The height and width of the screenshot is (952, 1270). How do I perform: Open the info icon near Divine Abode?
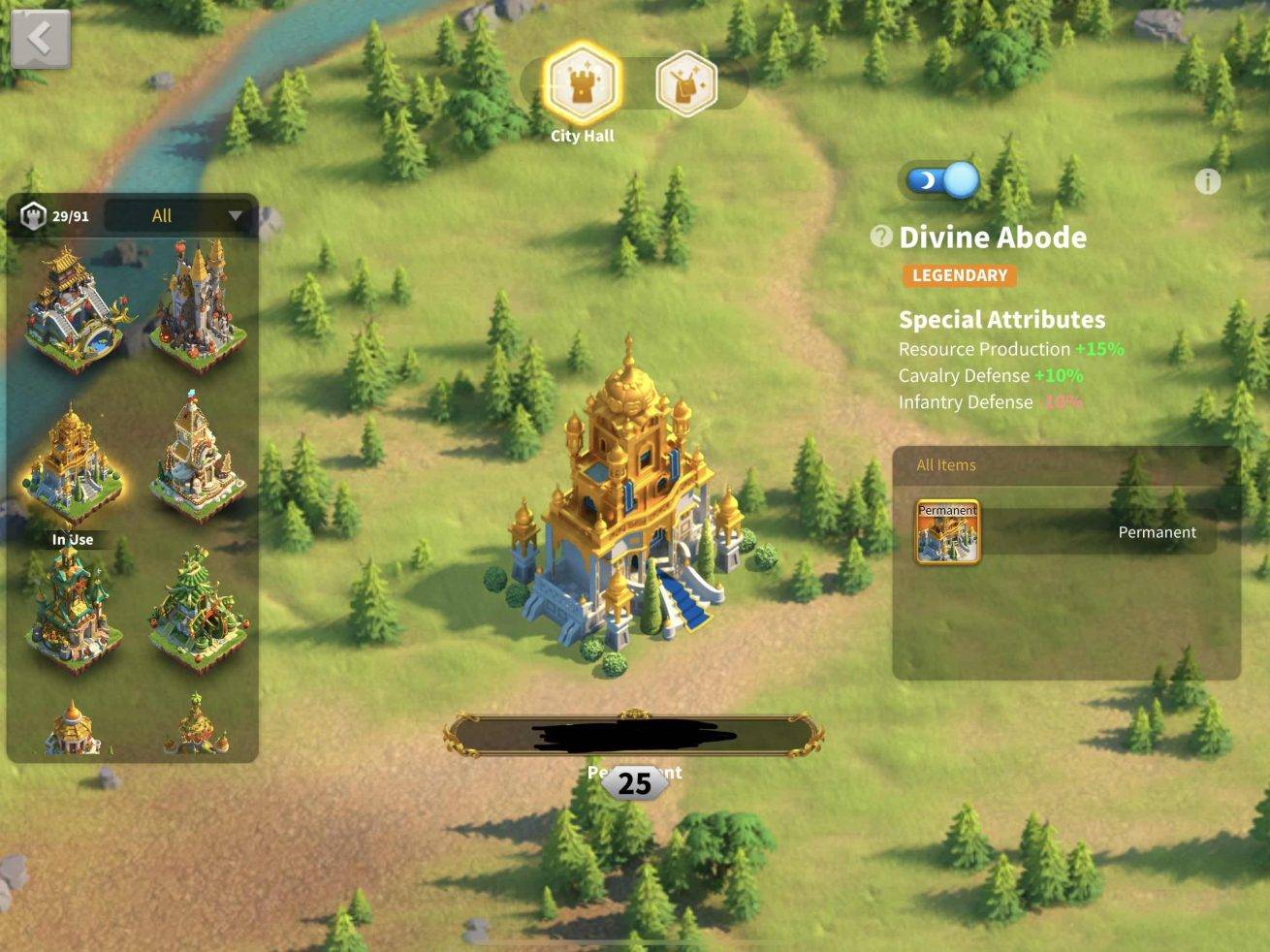coord(1207,181)
